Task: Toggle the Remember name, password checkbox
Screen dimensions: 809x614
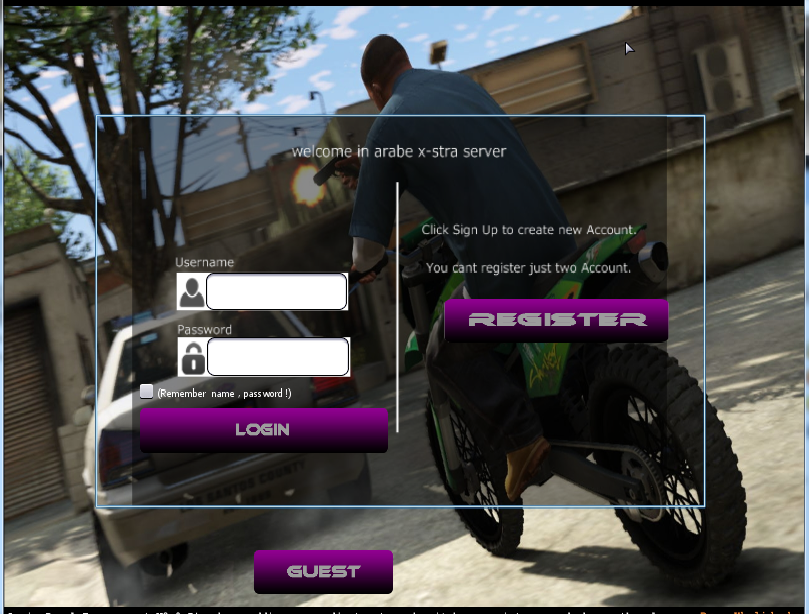Action: coord(147,392)
